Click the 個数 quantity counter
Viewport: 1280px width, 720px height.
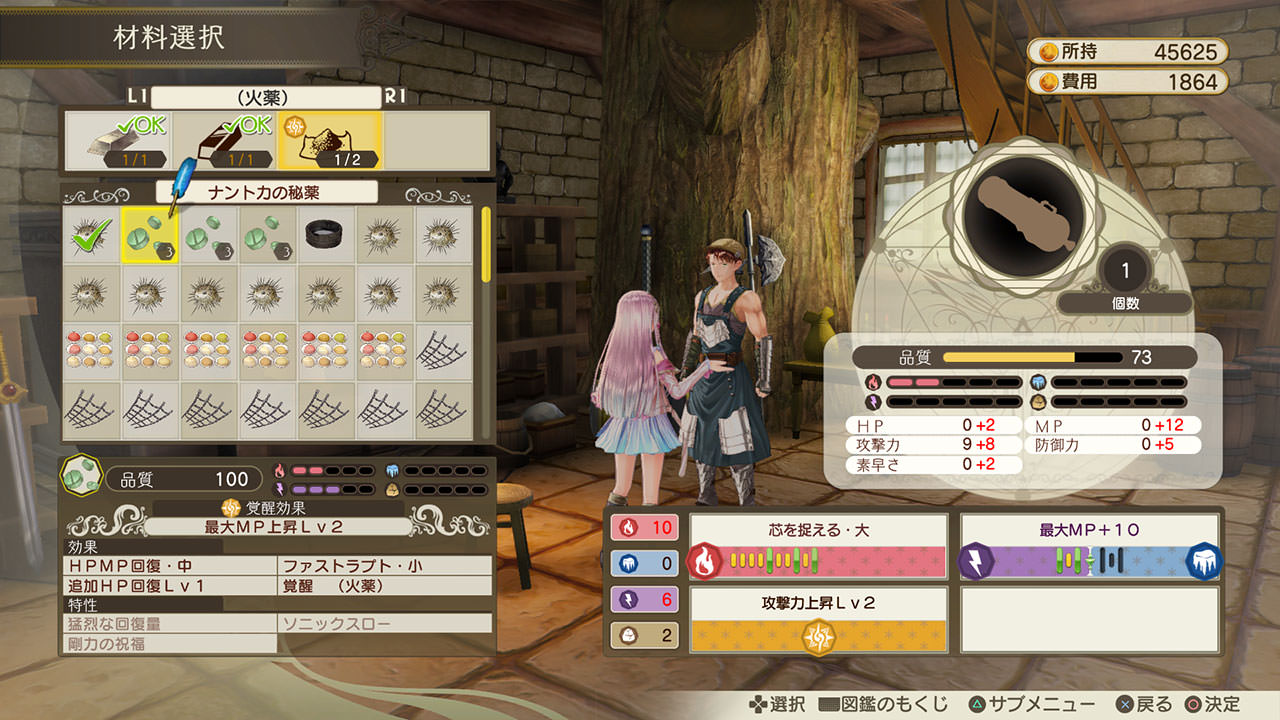point(1125,282)
